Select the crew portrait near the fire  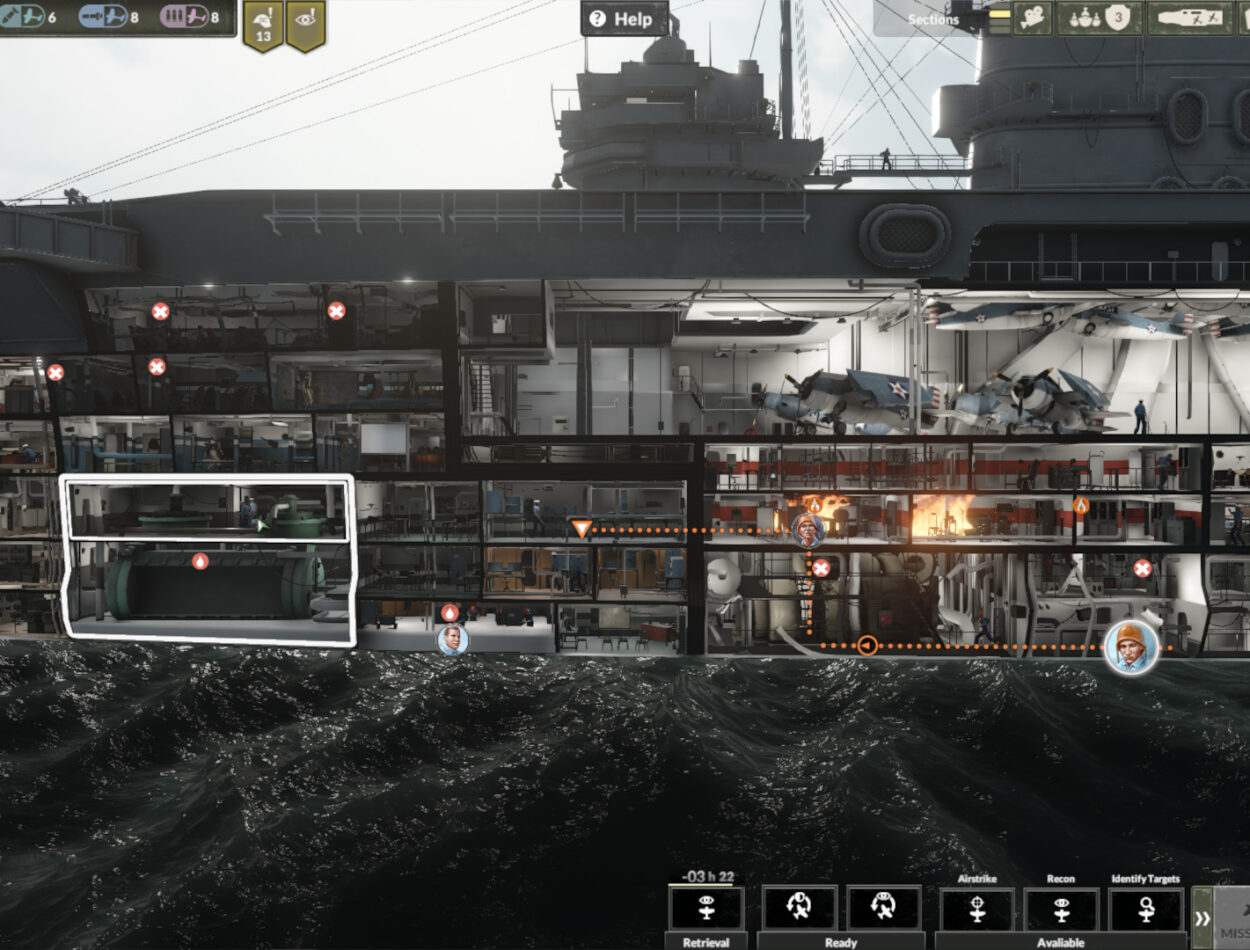tap(807, 529)
